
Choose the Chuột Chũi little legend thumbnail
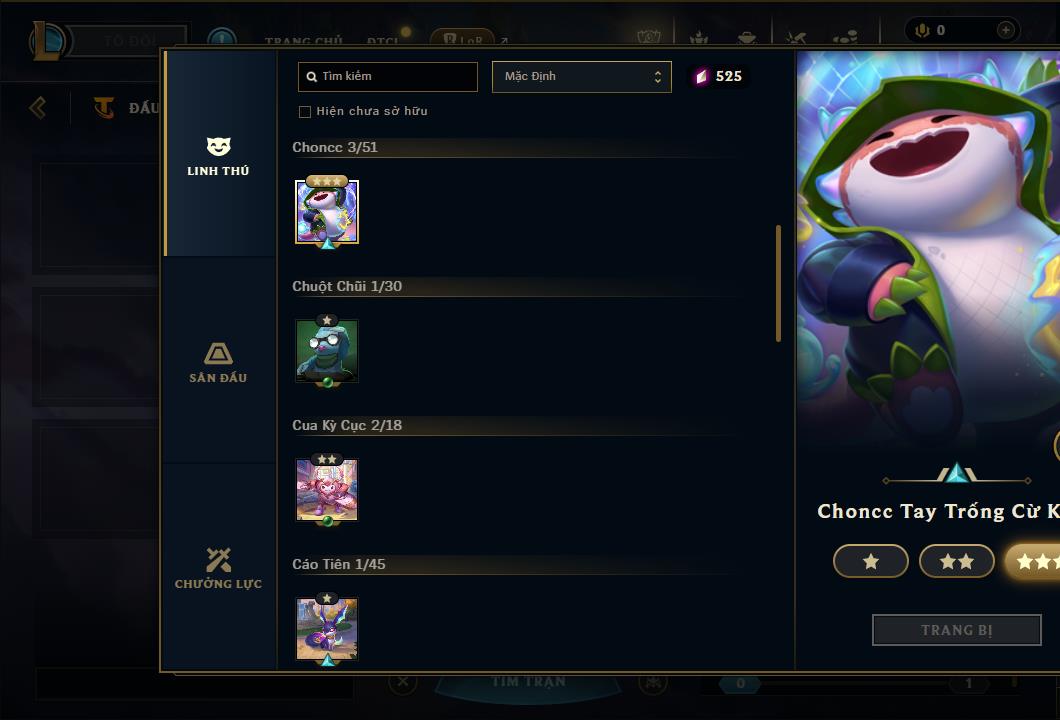coord(327,350)
